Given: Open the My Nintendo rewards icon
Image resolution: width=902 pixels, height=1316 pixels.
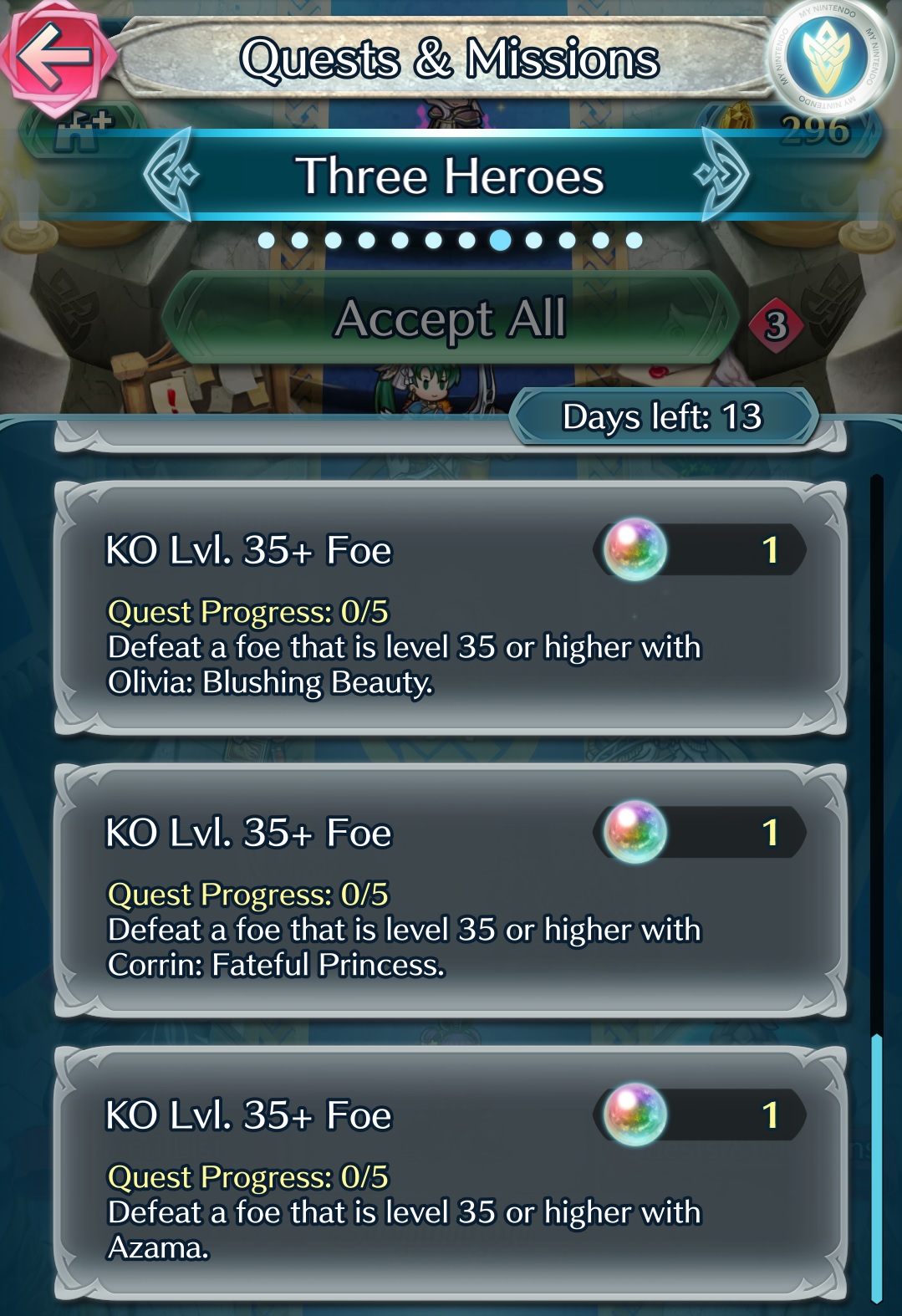Looking at the screenshot, I should [828, 57].
